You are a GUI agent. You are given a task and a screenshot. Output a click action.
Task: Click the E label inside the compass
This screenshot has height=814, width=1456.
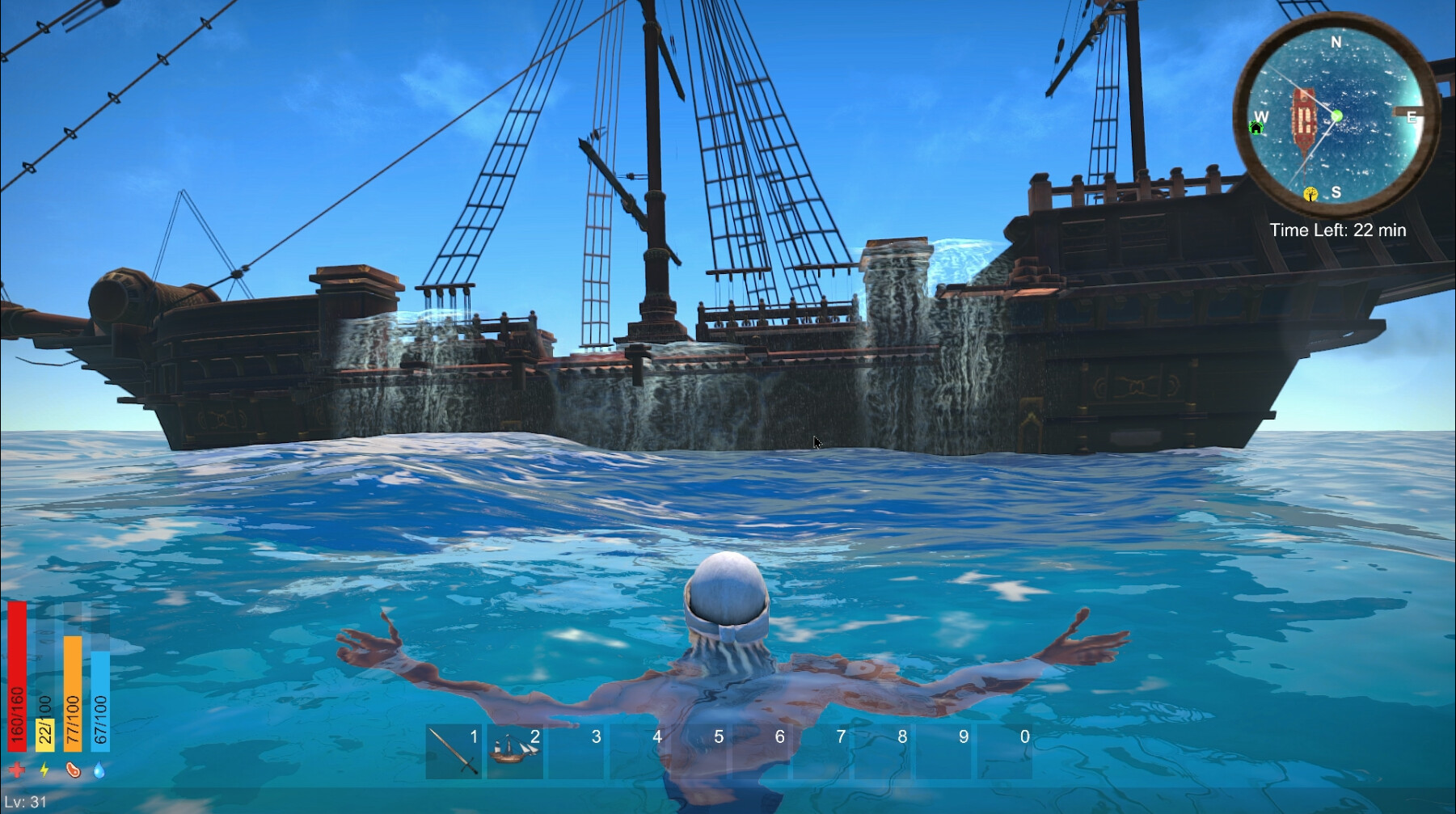1412,117
